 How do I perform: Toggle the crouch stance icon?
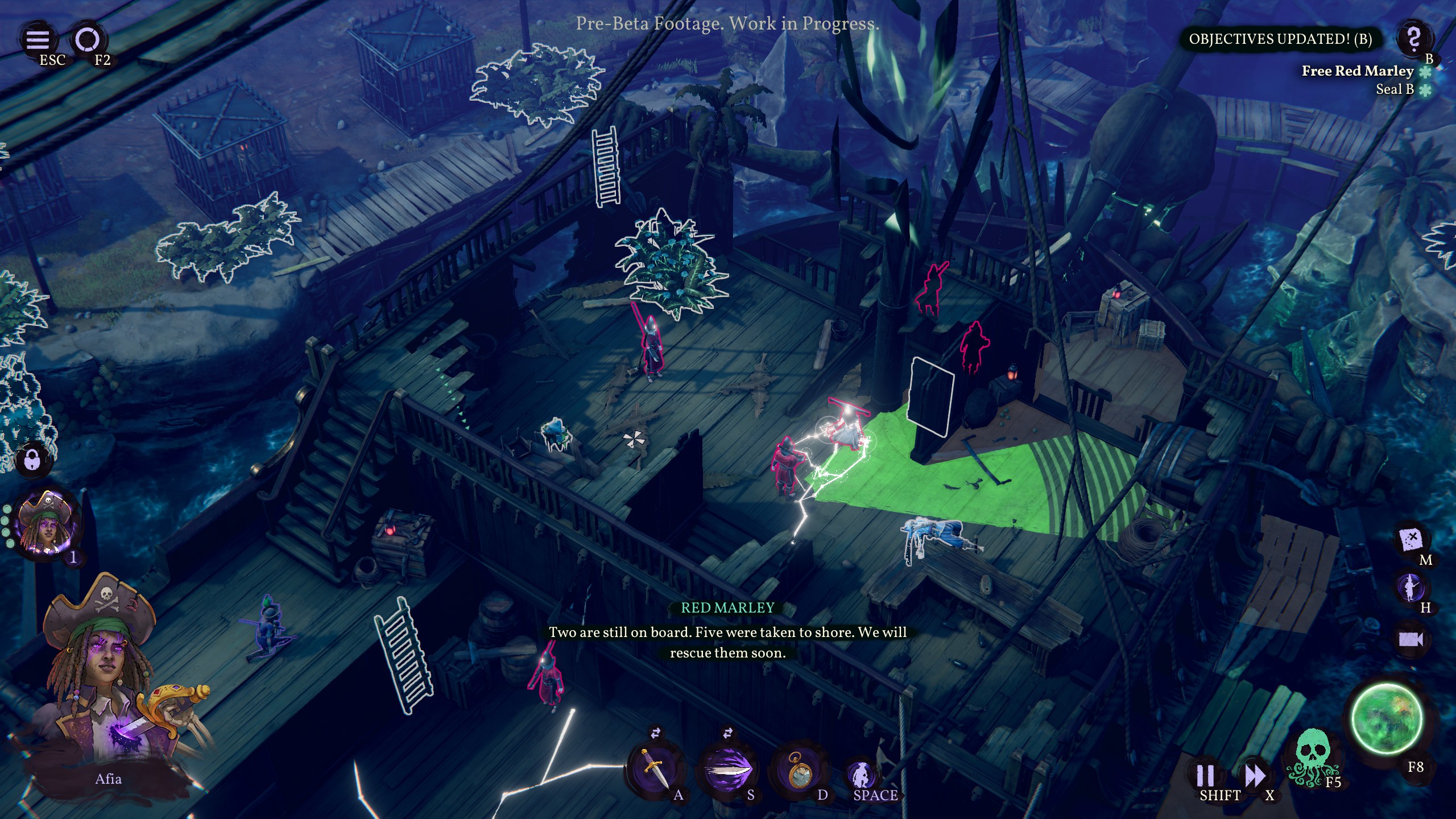coord(861,773)
